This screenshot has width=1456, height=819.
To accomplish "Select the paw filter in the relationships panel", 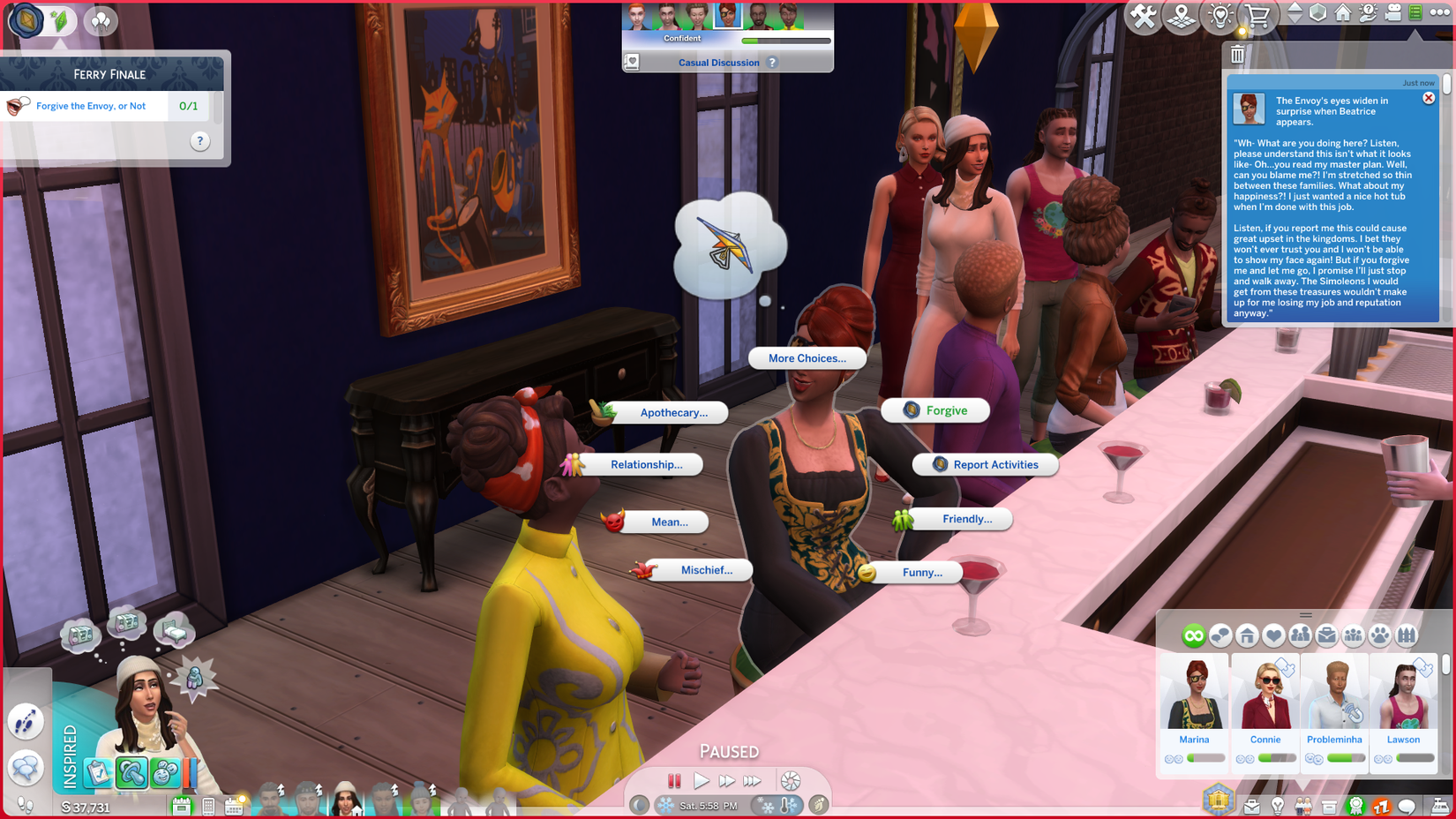I will tap(1379, 635).
